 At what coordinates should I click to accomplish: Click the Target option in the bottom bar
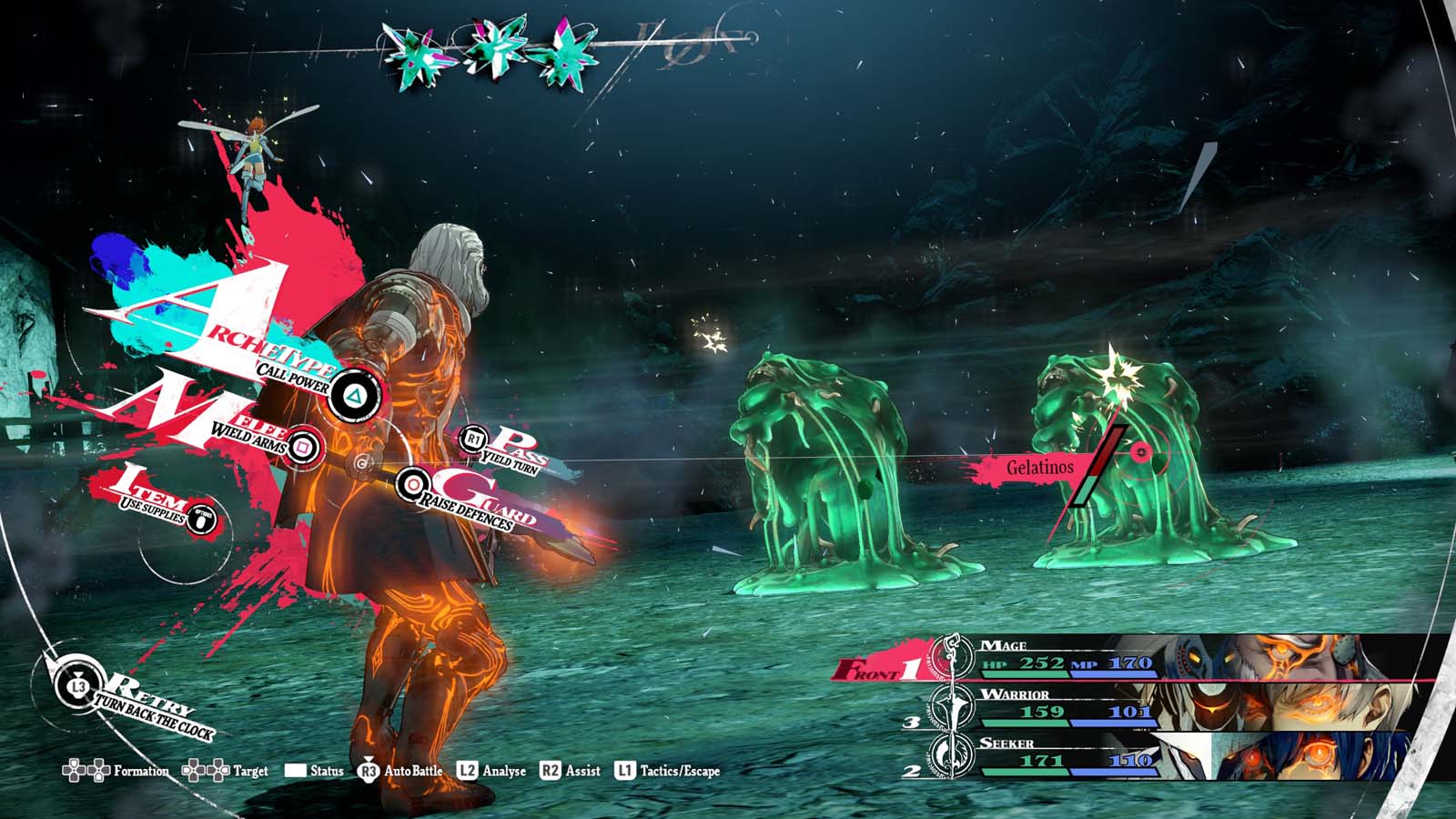point(226,771)
